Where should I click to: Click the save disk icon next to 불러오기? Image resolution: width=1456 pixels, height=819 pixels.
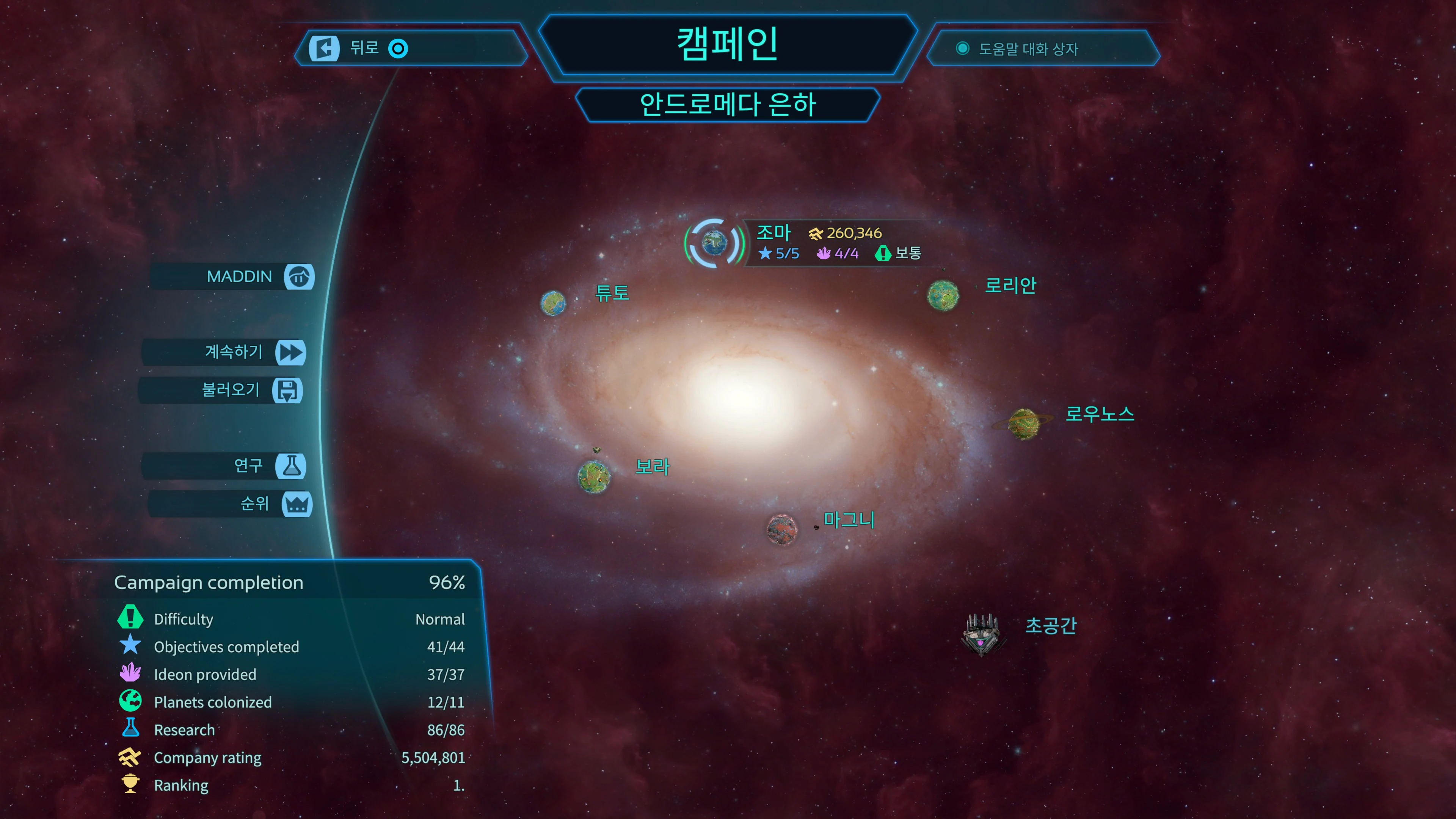click(289, 390)
